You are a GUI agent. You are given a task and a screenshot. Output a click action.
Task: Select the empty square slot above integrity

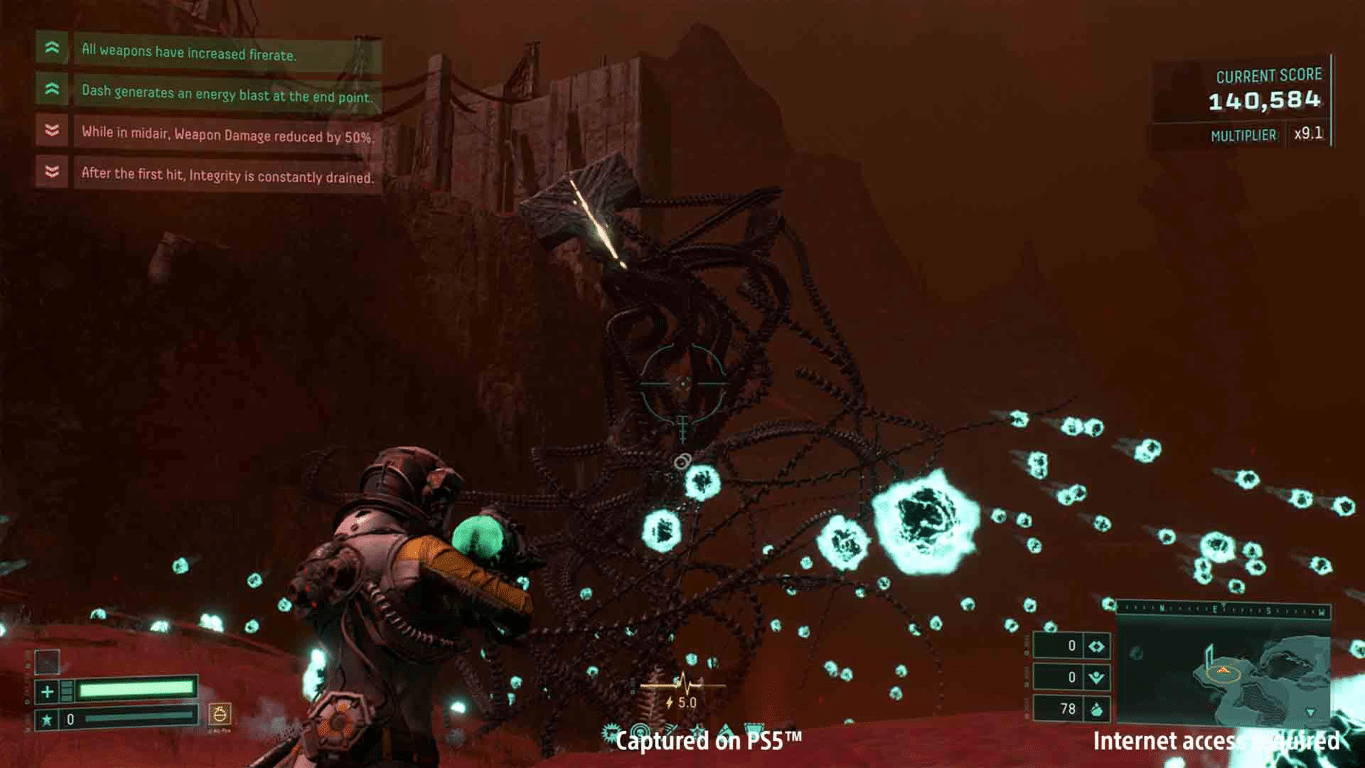click(47, 662)
